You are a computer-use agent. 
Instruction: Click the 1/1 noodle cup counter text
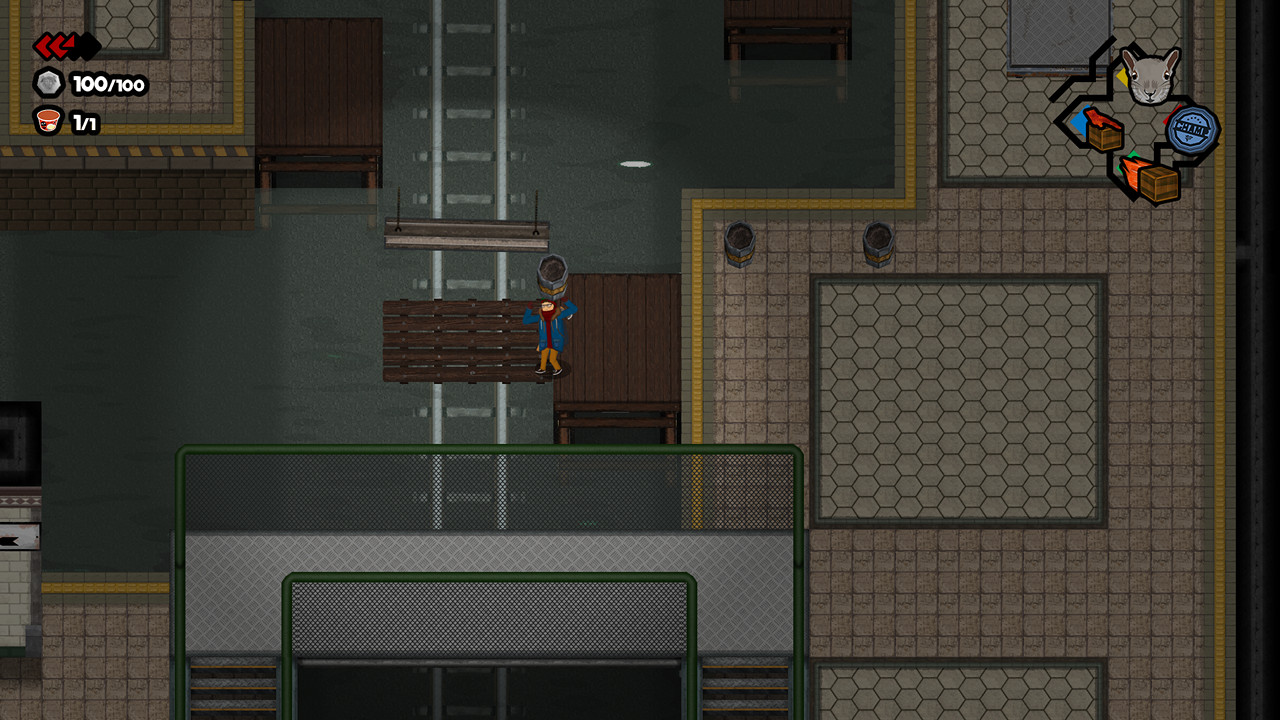85,121
